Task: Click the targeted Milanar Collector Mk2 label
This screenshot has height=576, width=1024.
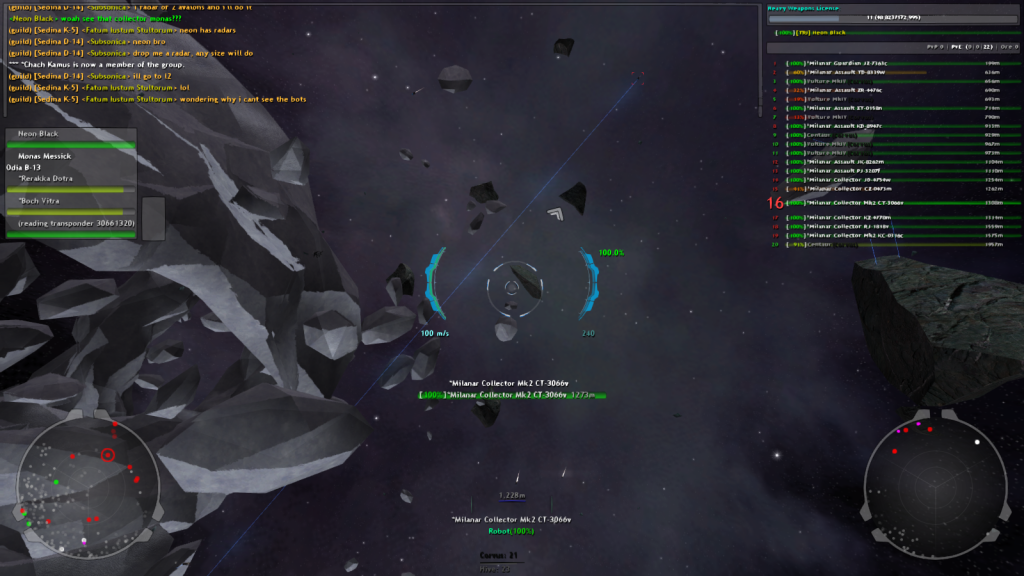Action: pyautogui.click(x=509, y=395)
